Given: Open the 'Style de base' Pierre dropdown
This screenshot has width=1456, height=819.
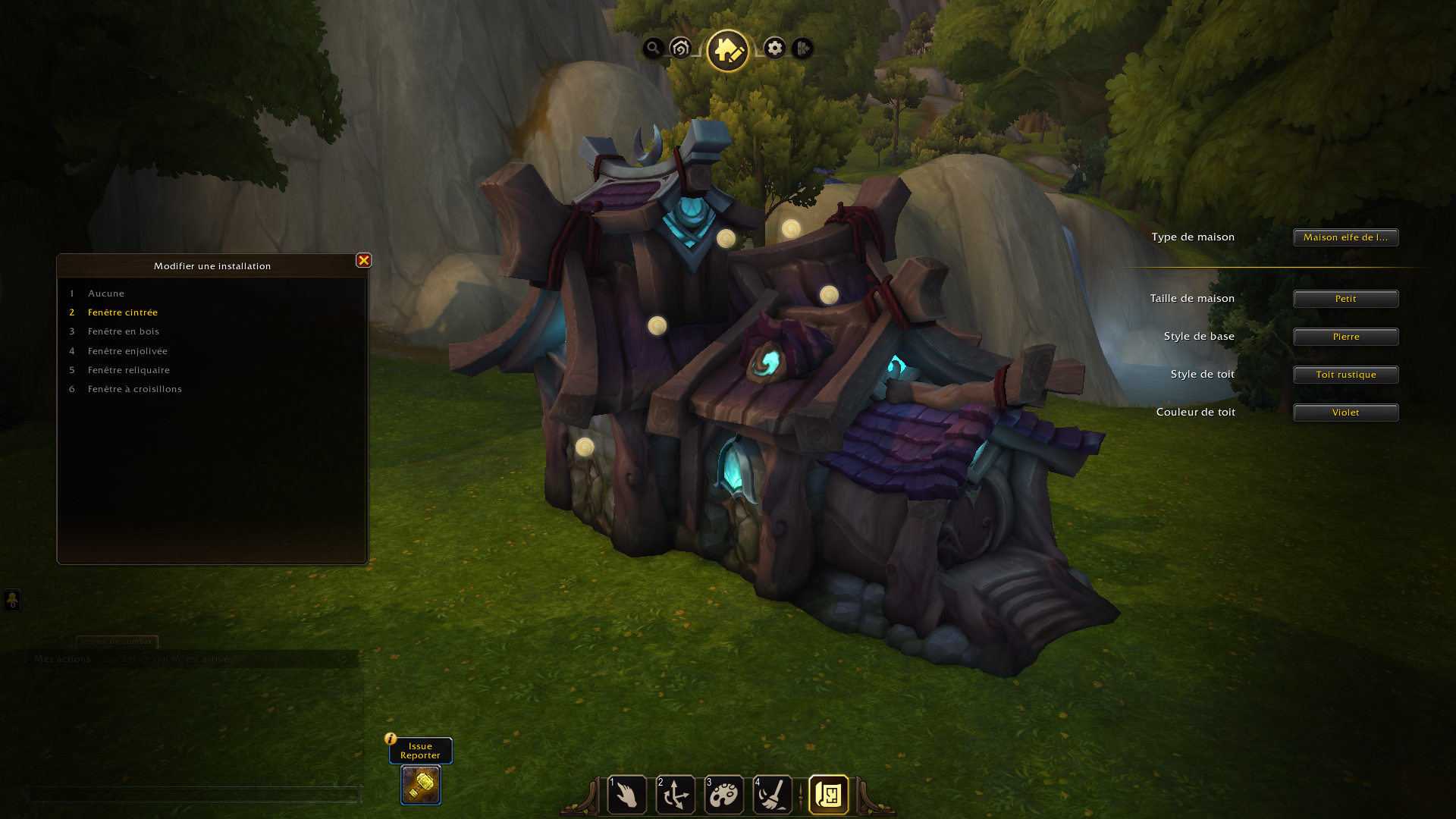Looking at the screenshot, I should click(1345, 337).
